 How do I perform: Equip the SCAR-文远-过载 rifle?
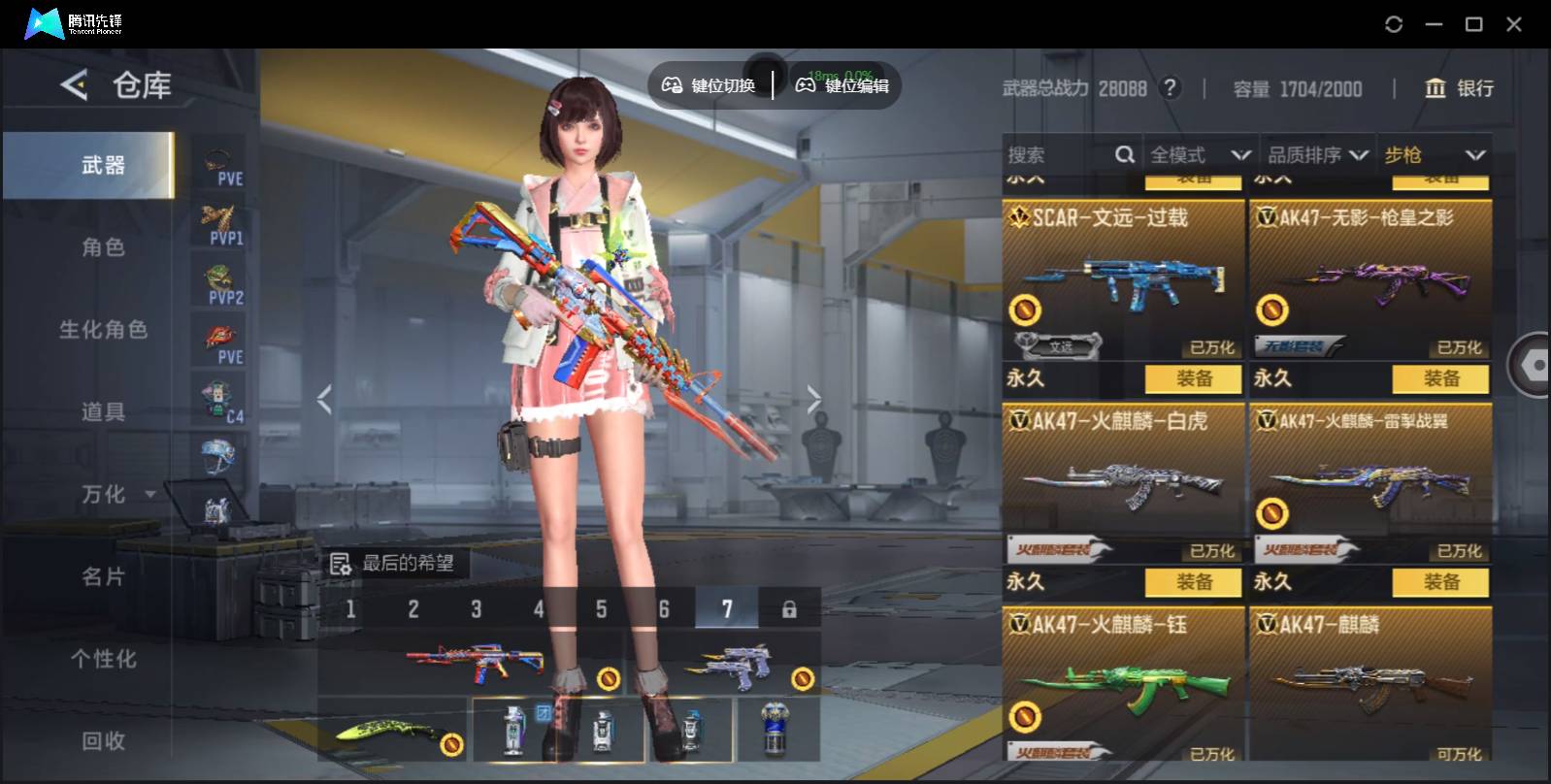tap(1193, 378)
